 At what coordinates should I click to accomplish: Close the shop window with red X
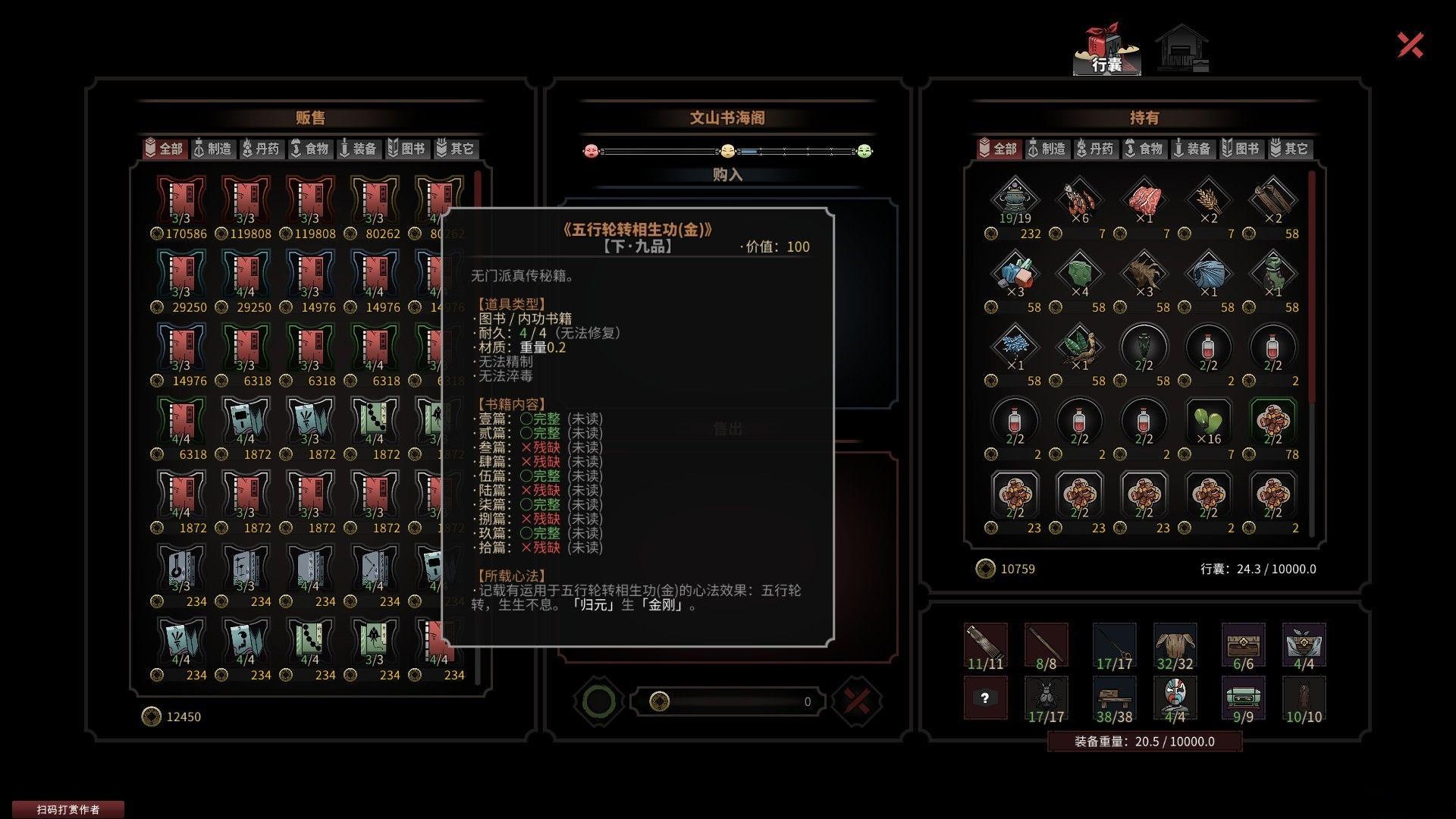1410,45
